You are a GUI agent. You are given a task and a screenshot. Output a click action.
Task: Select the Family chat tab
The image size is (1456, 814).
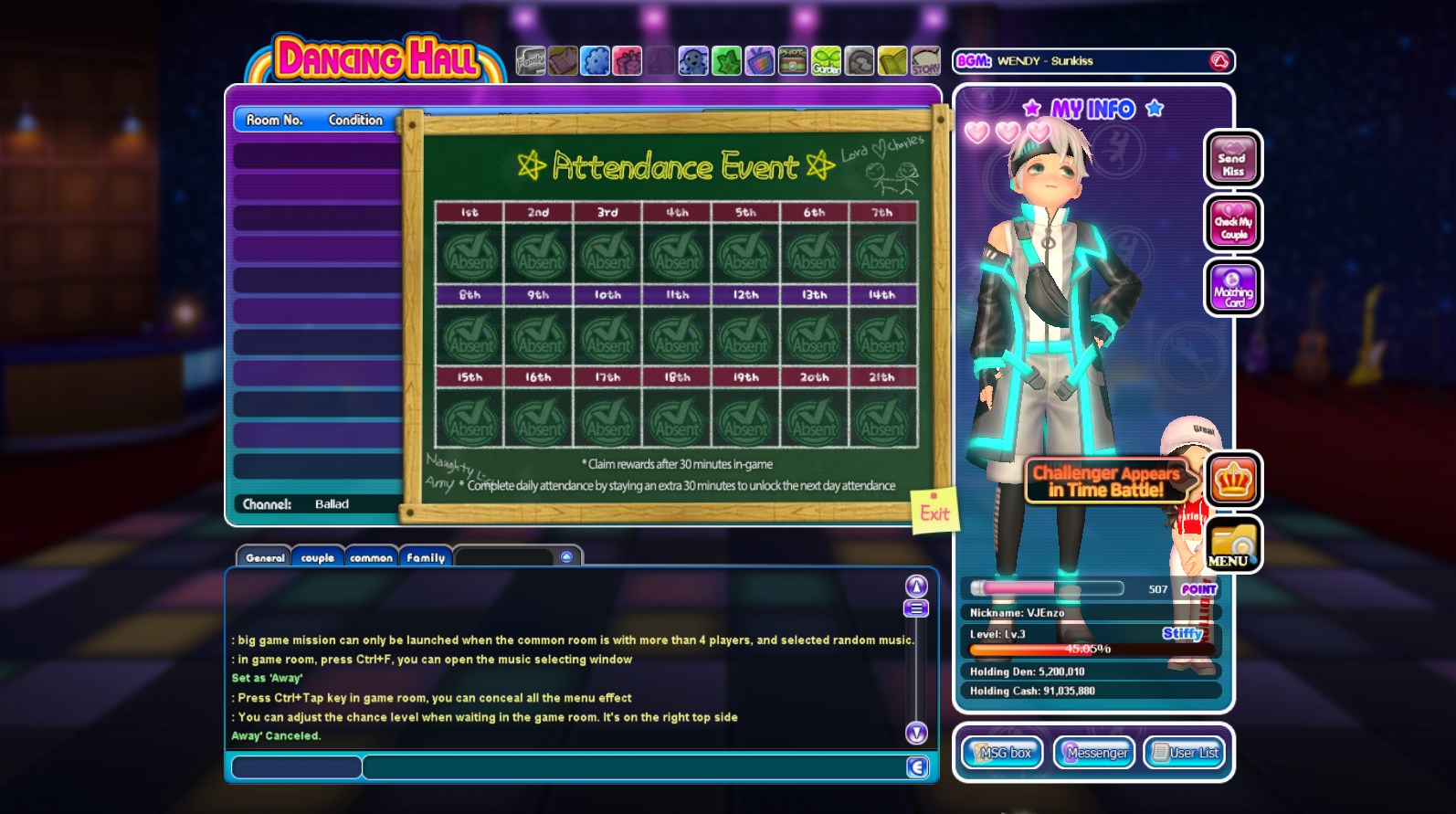[x=426, y=557]
